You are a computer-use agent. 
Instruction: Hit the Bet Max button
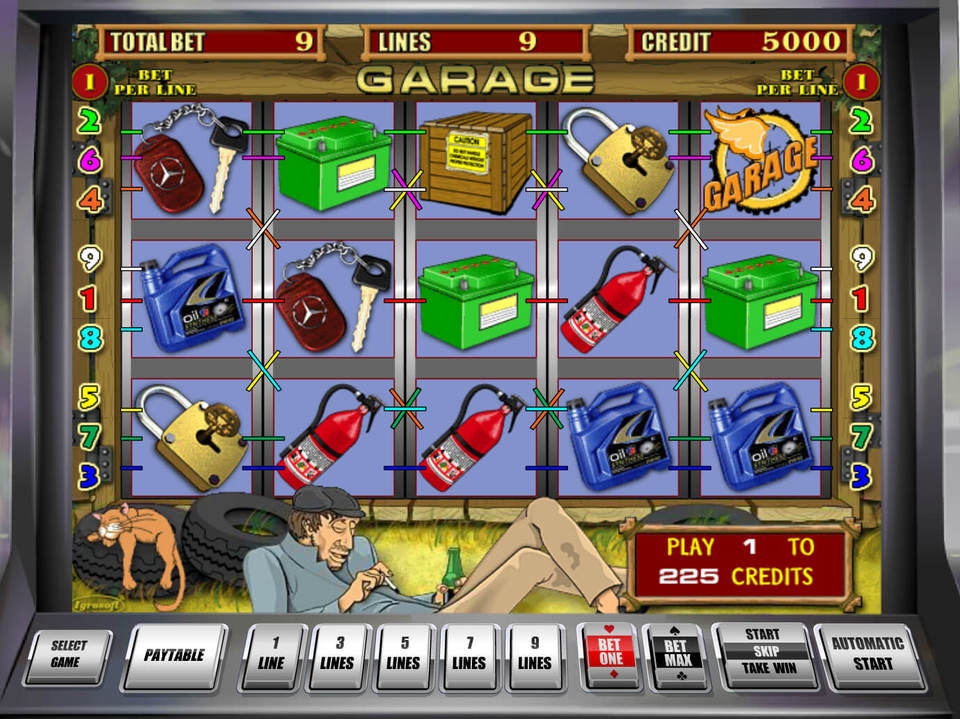tap(675, 656)
